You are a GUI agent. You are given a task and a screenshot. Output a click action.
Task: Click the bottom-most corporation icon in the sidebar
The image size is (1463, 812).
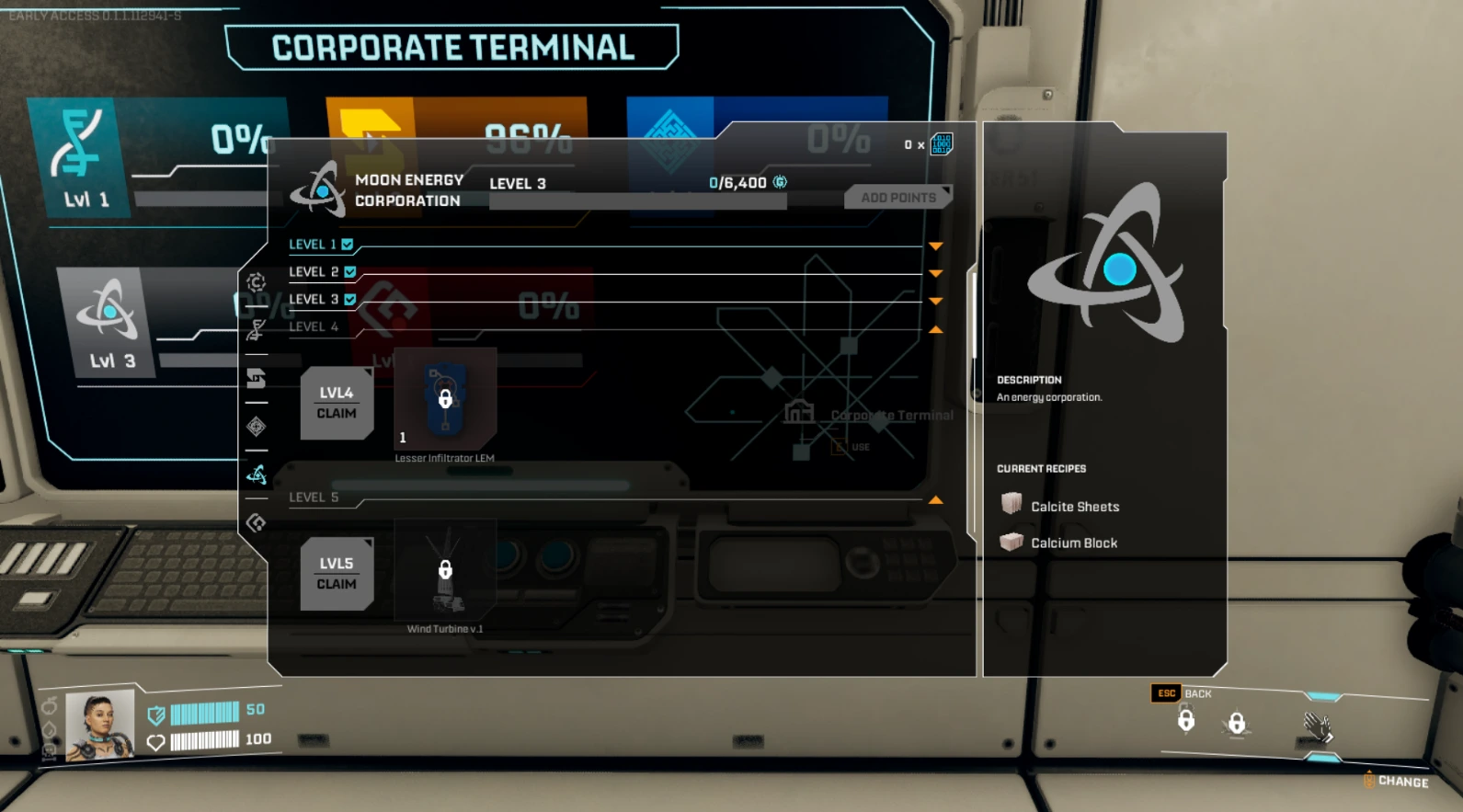[x=257, y=520]
